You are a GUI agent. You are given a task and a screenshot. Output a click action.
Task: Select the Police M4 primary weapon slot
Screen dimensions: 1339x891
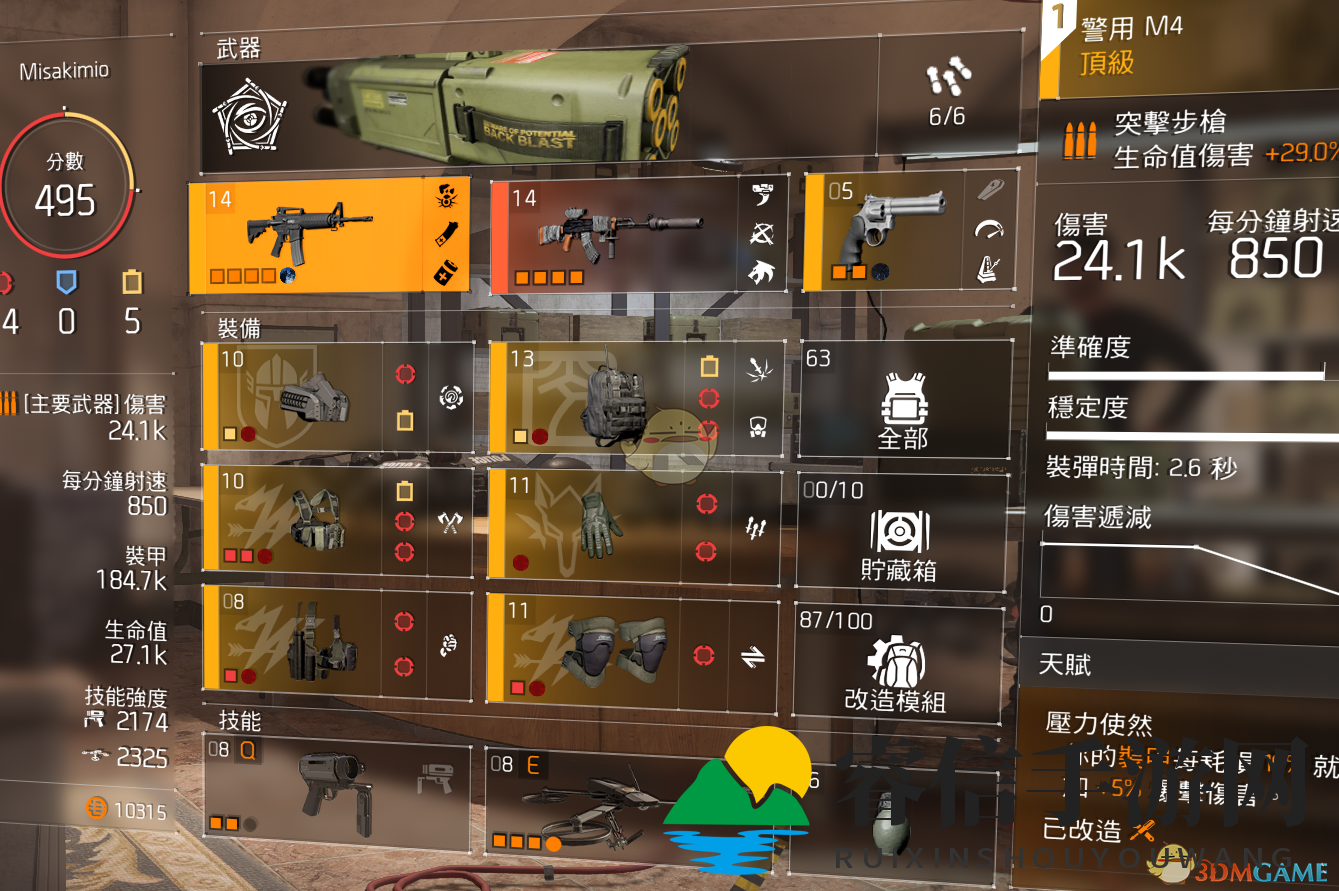coord(310,235)
